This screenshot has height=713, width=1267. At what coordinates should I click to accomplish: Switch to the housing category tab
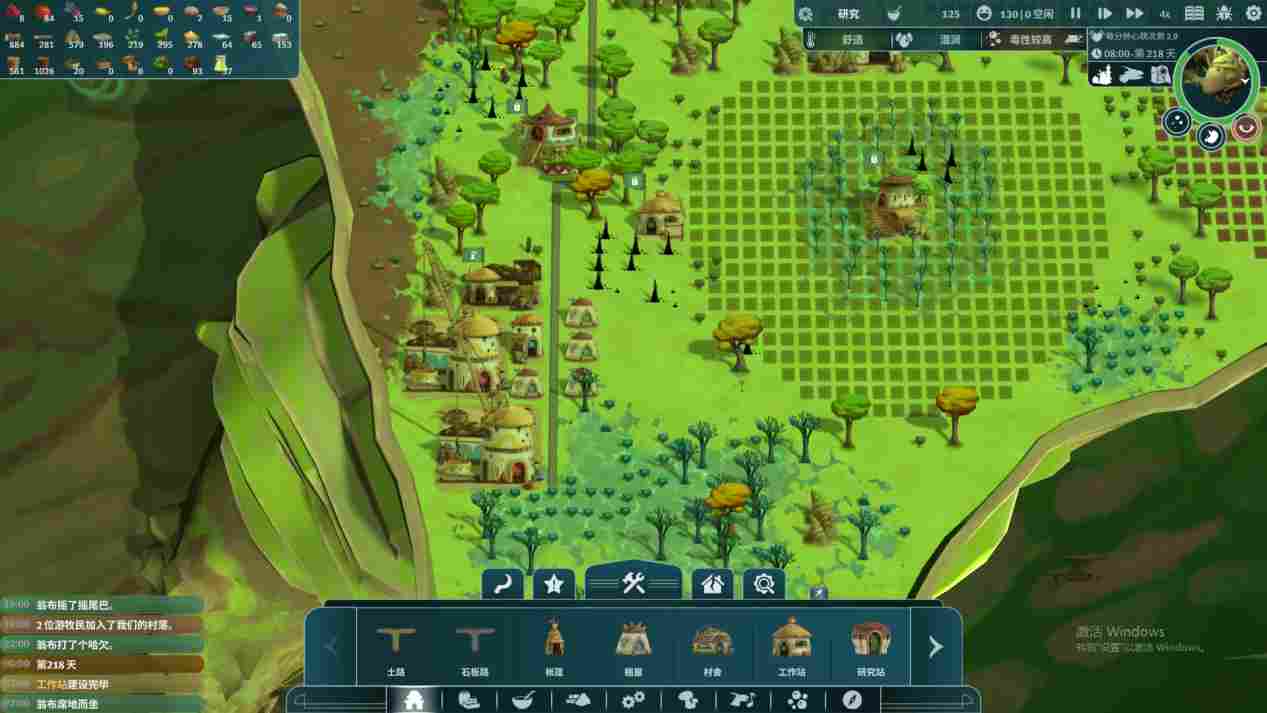(x=413, y=700)
